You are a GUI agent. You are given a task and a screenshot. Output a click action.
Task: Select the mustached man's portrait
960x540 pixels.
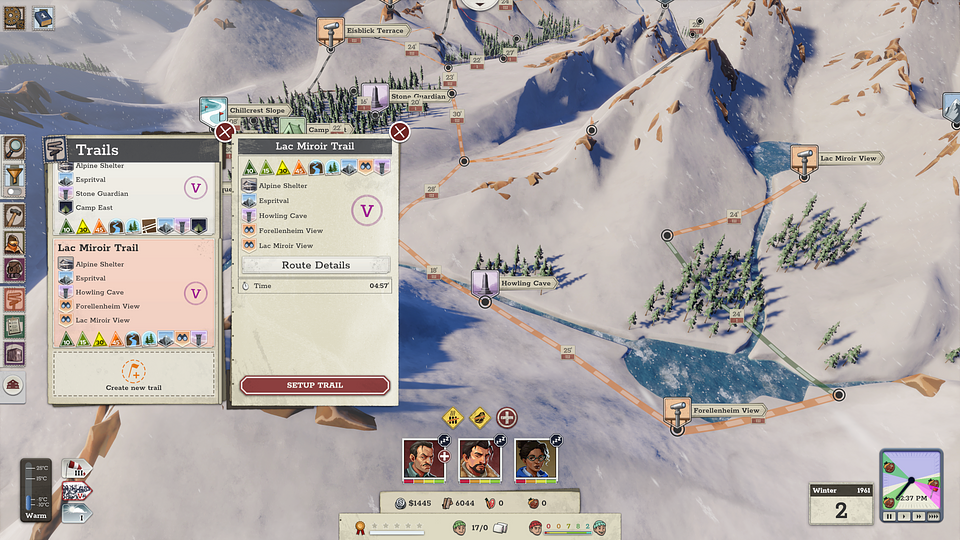(x=424, y=460)
